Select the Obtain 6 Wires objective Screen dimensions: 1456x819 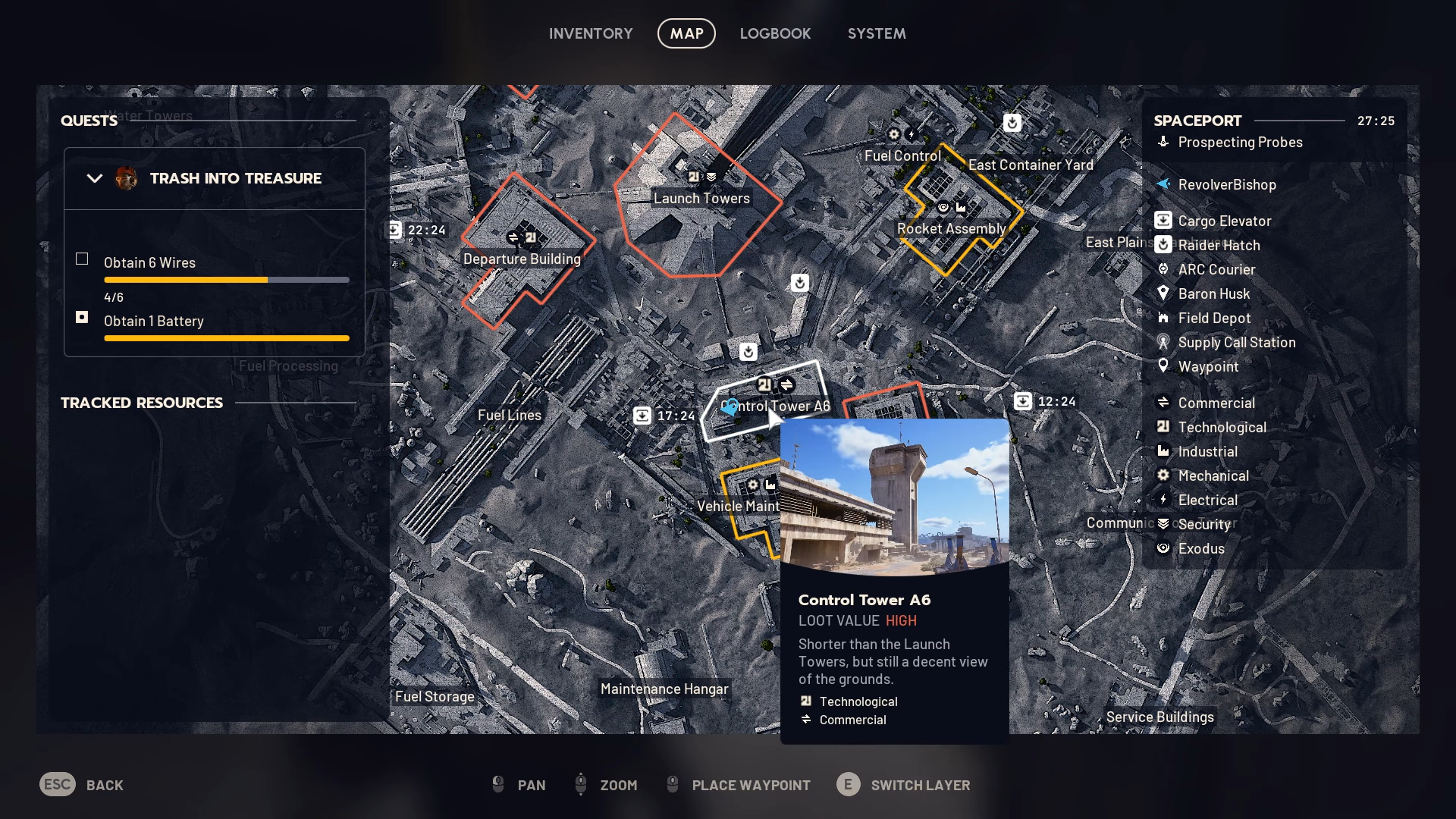(x=150, y=262)
